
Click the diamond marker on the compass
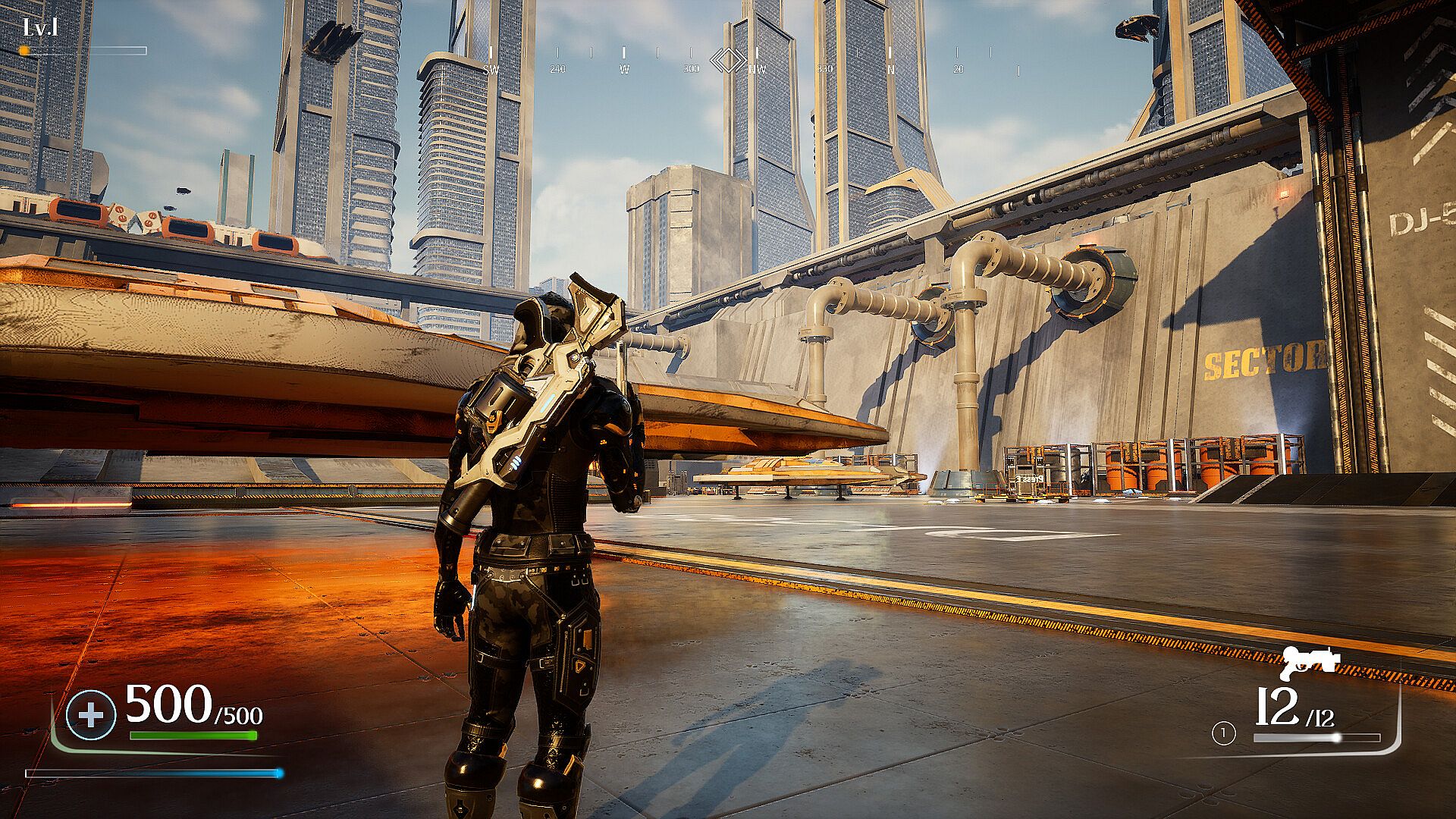(728, 60)
